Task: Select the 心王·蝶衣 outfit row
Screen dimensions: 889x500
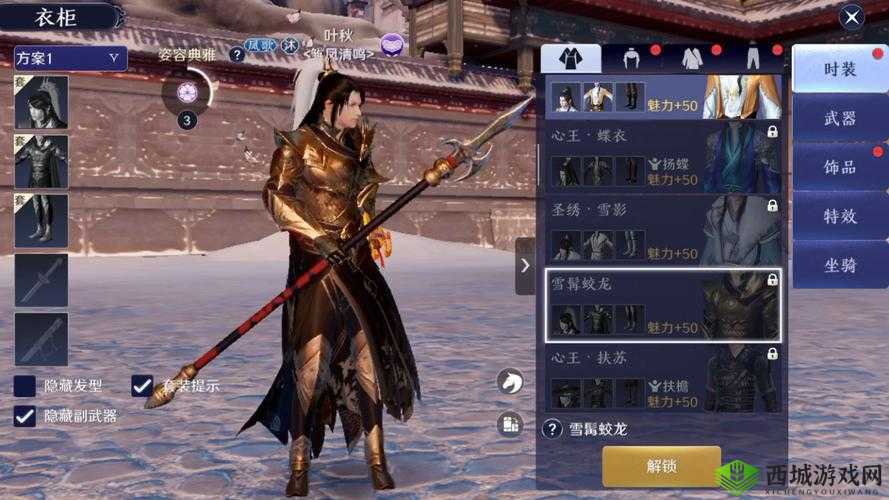Action: 660,158
